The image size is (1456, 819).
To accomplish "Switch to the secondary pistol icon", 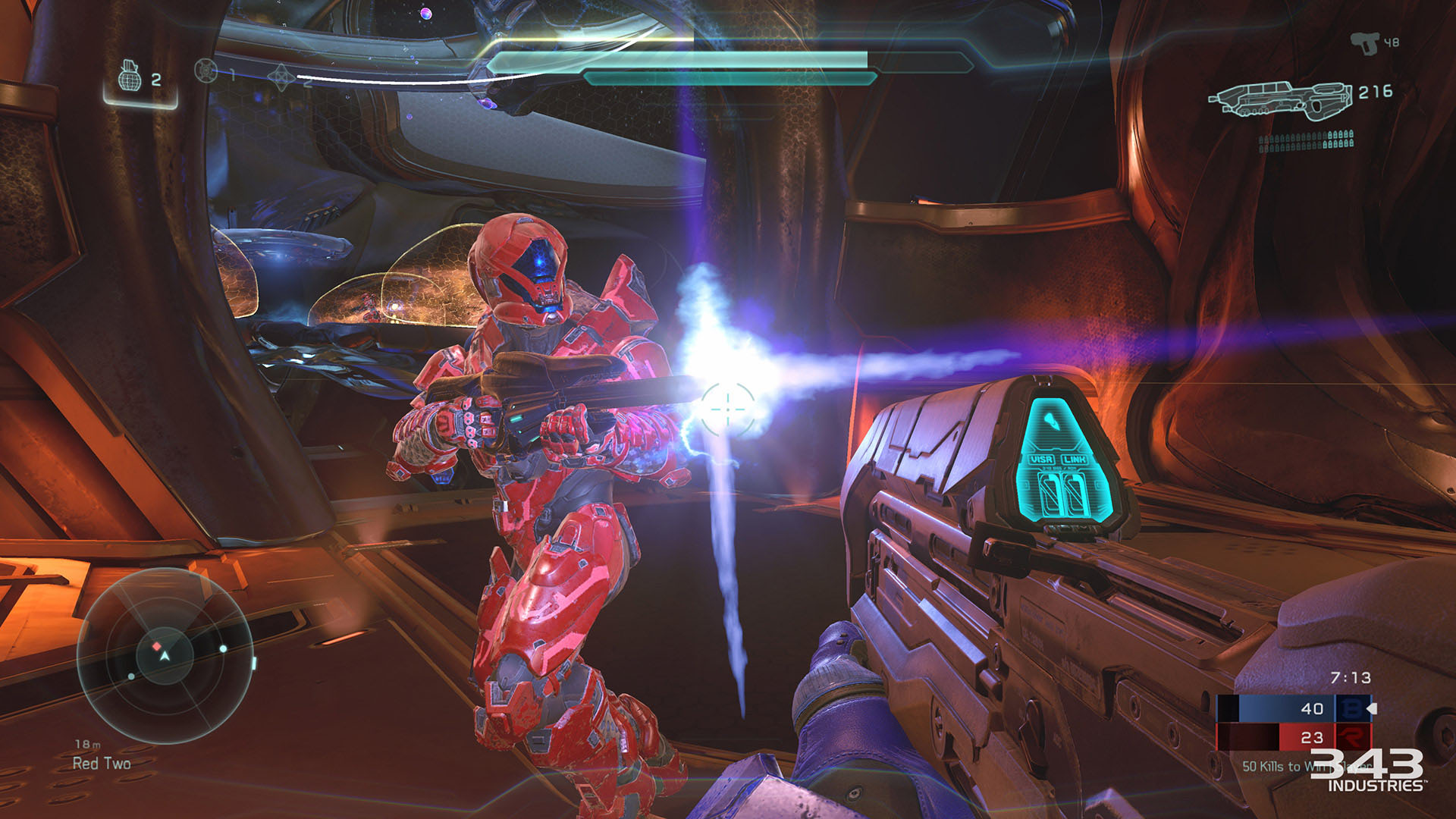I will pos(1364,43).
